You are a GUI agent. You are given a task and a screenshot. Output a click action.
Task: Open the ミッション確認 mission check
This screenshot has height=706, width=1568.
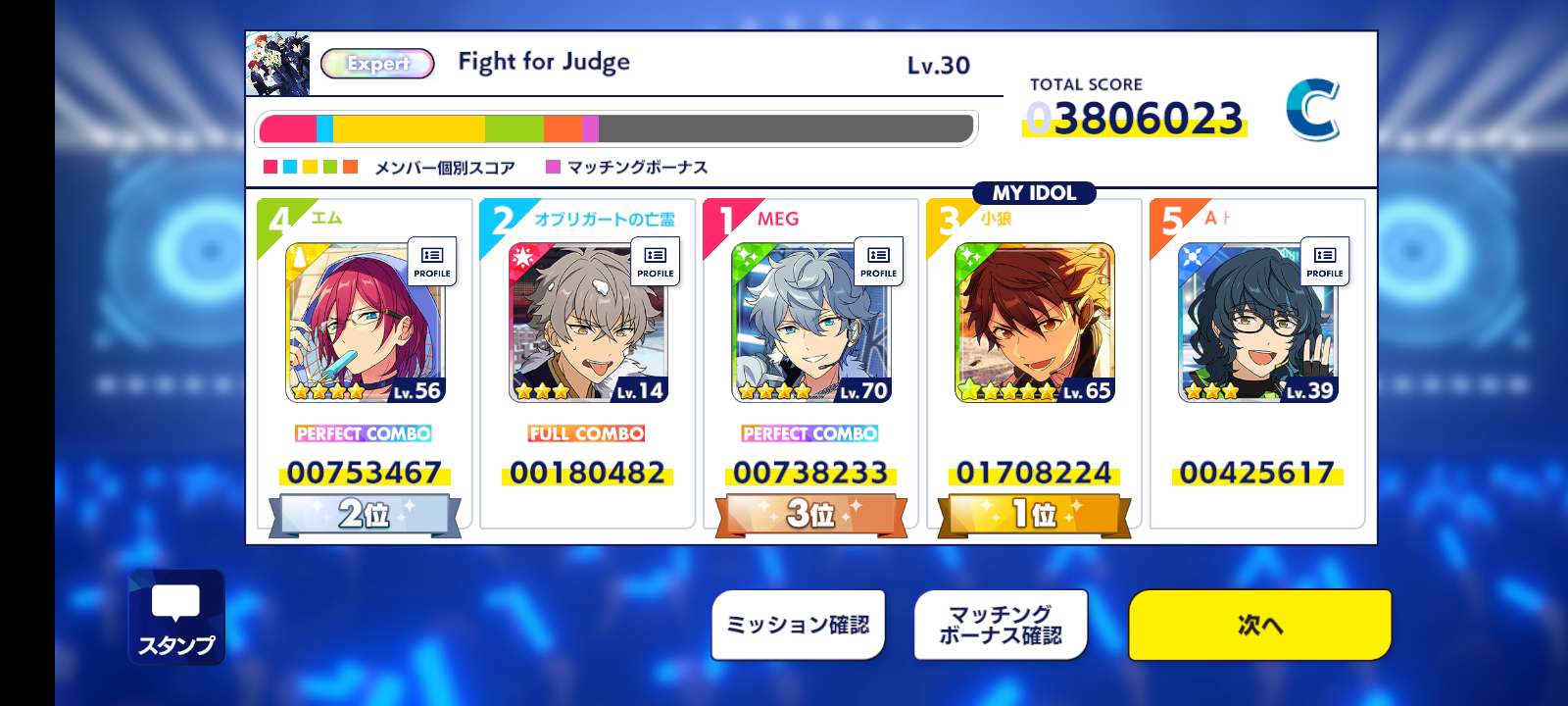(798, 625)
